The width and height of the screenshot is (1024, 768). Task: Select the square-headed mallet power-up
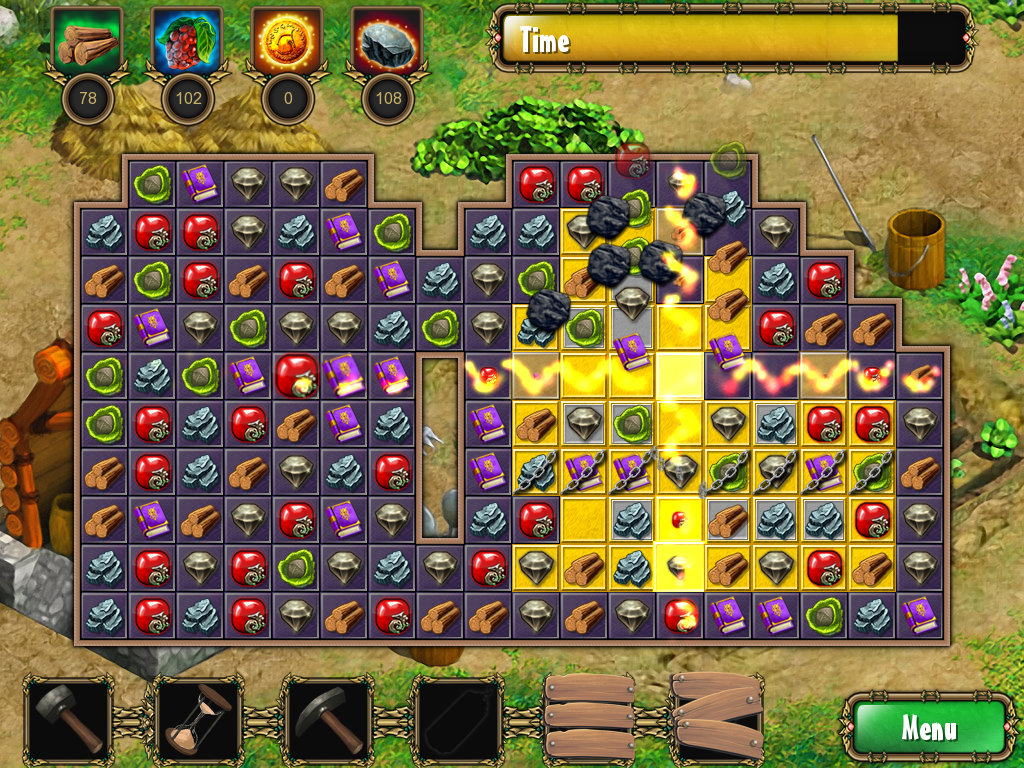tap(69, 720)
